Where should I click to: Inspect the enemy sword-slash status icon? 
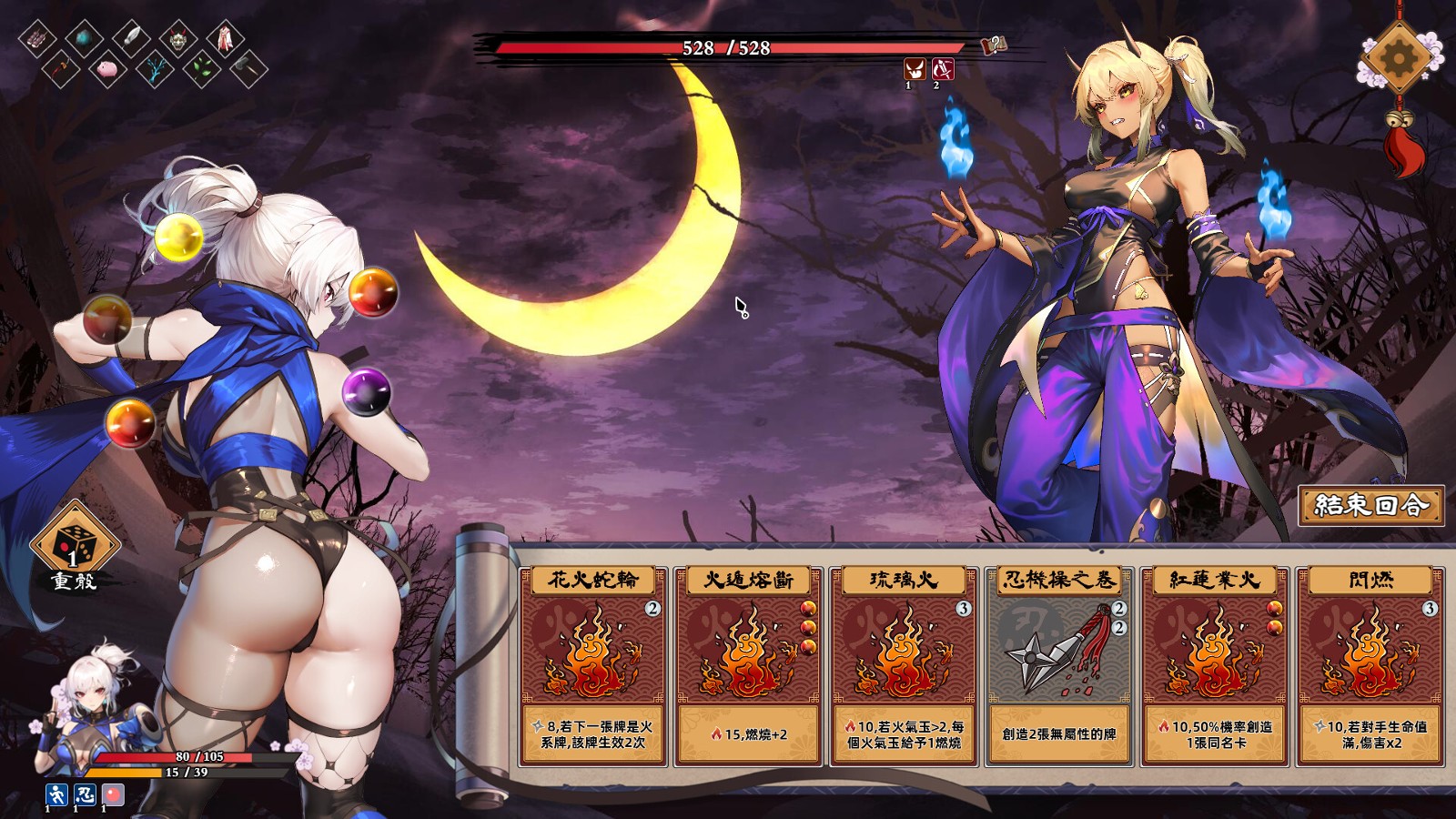[942, 68]
